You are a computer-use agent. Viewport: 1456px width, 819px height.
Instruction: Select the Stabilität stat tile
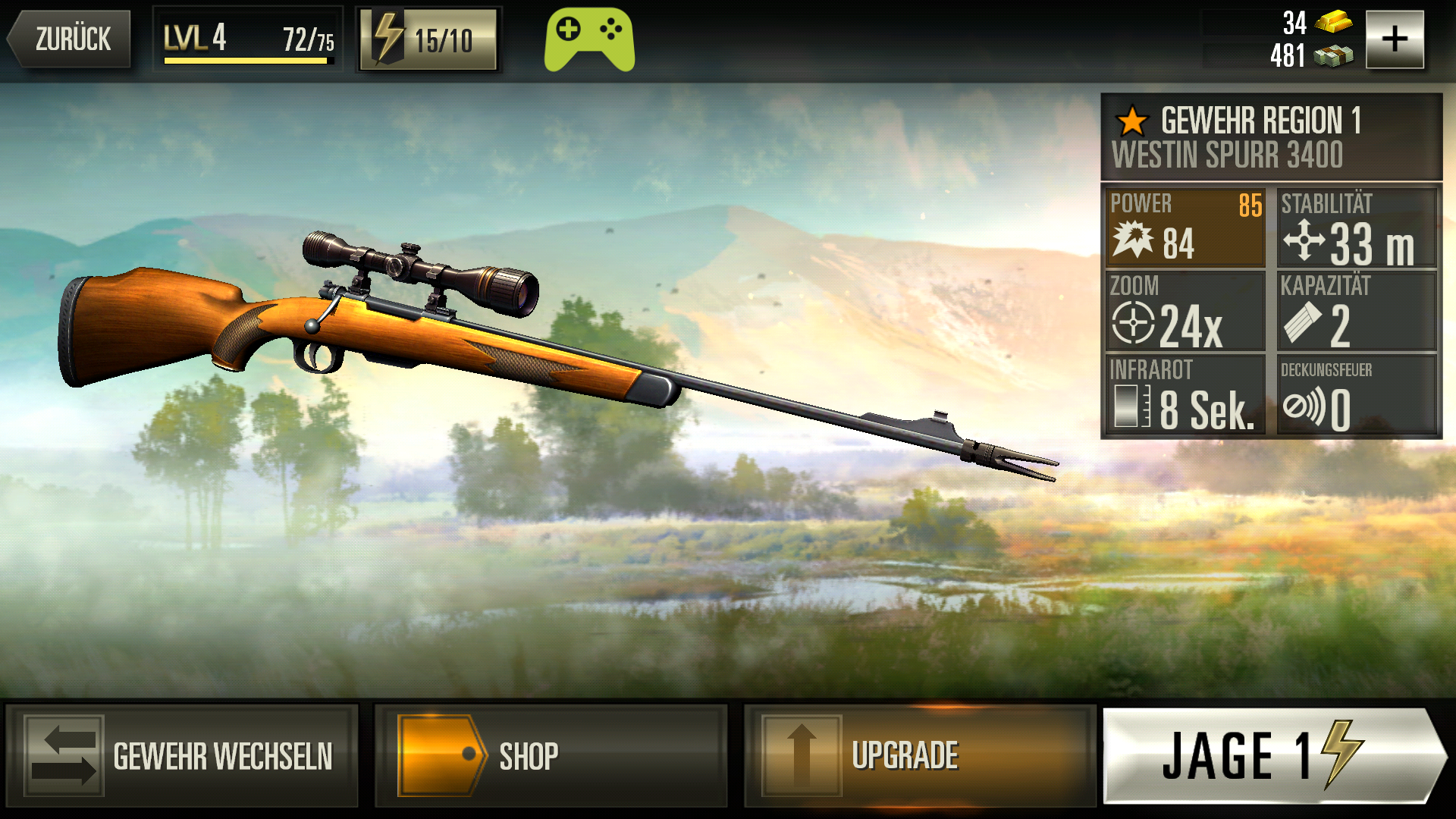pos(1357,227)
